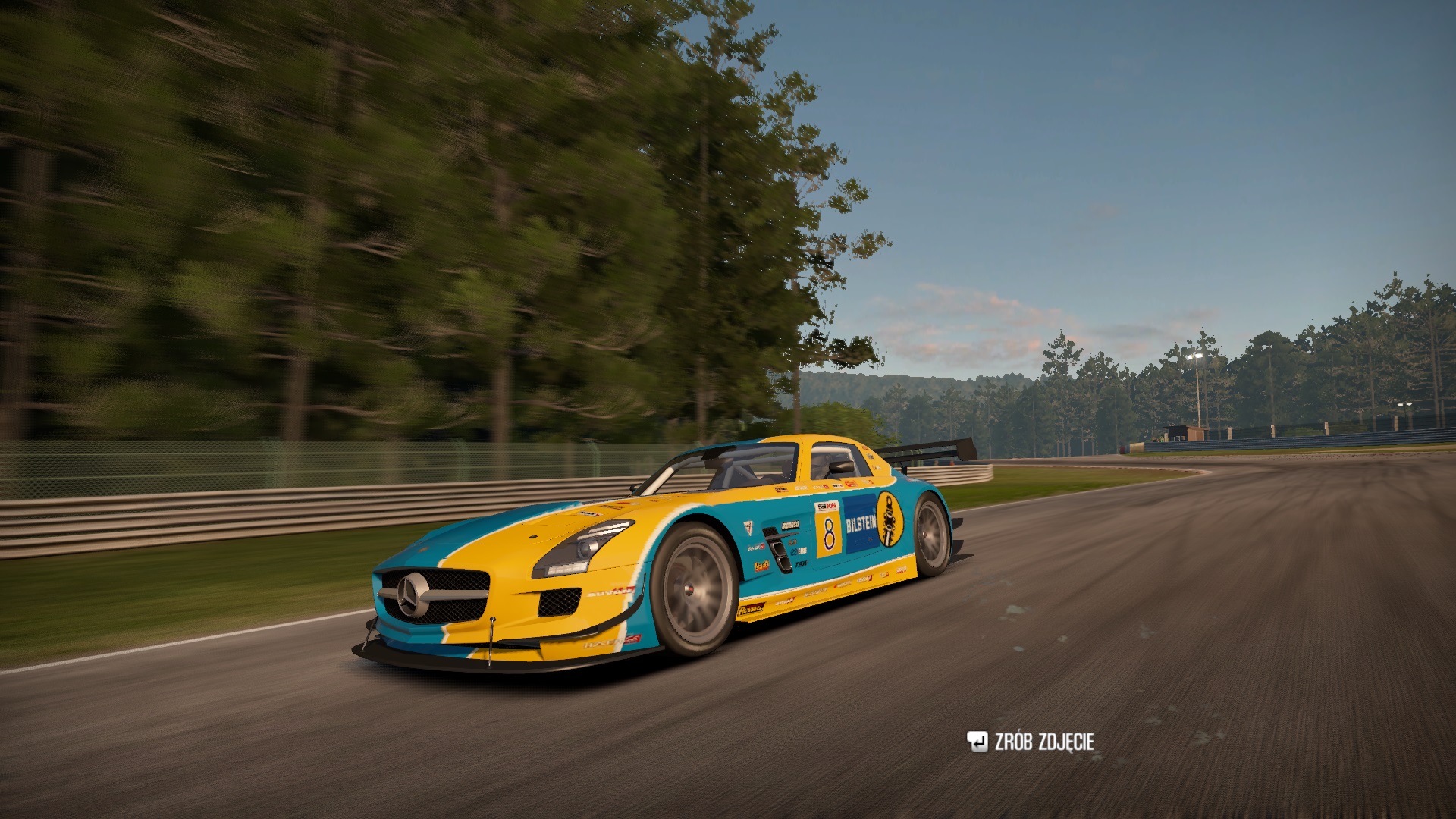
Task: Take the photo with ZRÓB ZDJĘCIE
Action: tap(1031, 742)
